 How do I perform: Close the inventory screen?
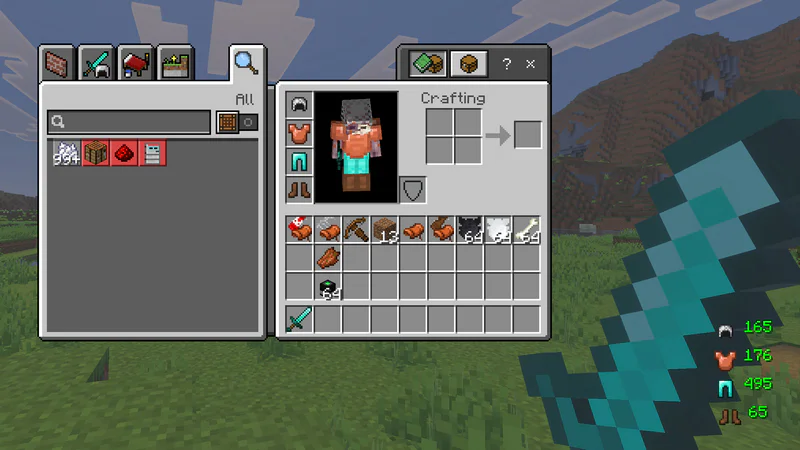coord(531,64)
